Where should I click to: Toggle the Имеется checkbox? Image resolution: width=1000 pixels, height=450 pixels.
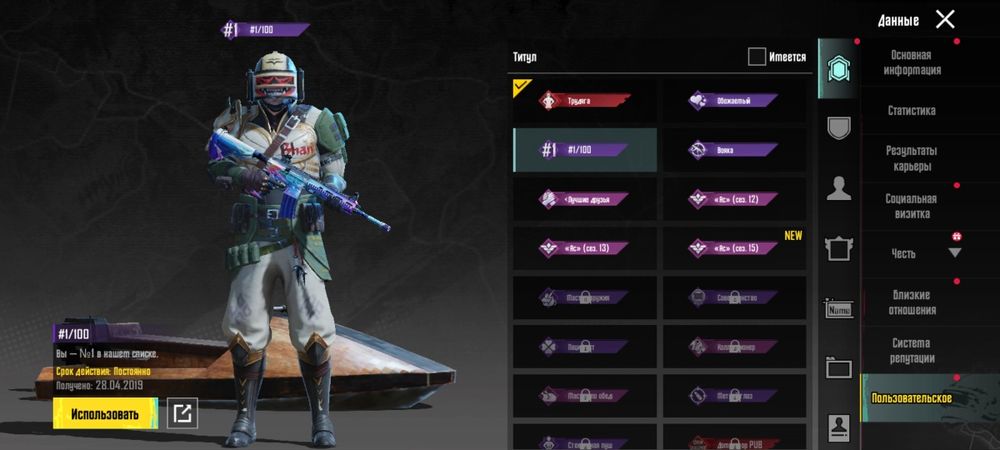(757, 57)
